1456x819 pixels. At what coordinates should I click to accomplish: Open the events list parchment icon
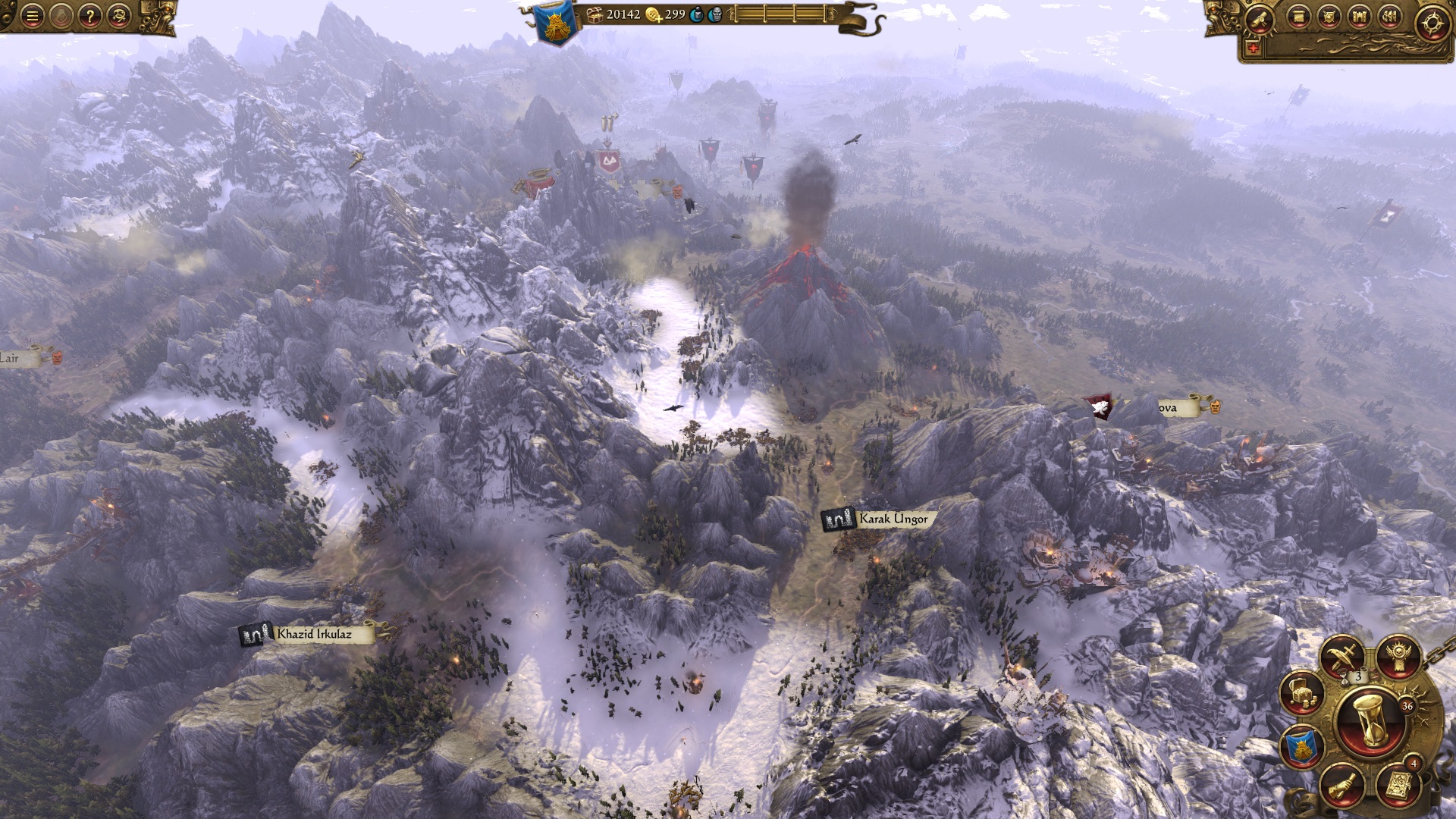1298,17
